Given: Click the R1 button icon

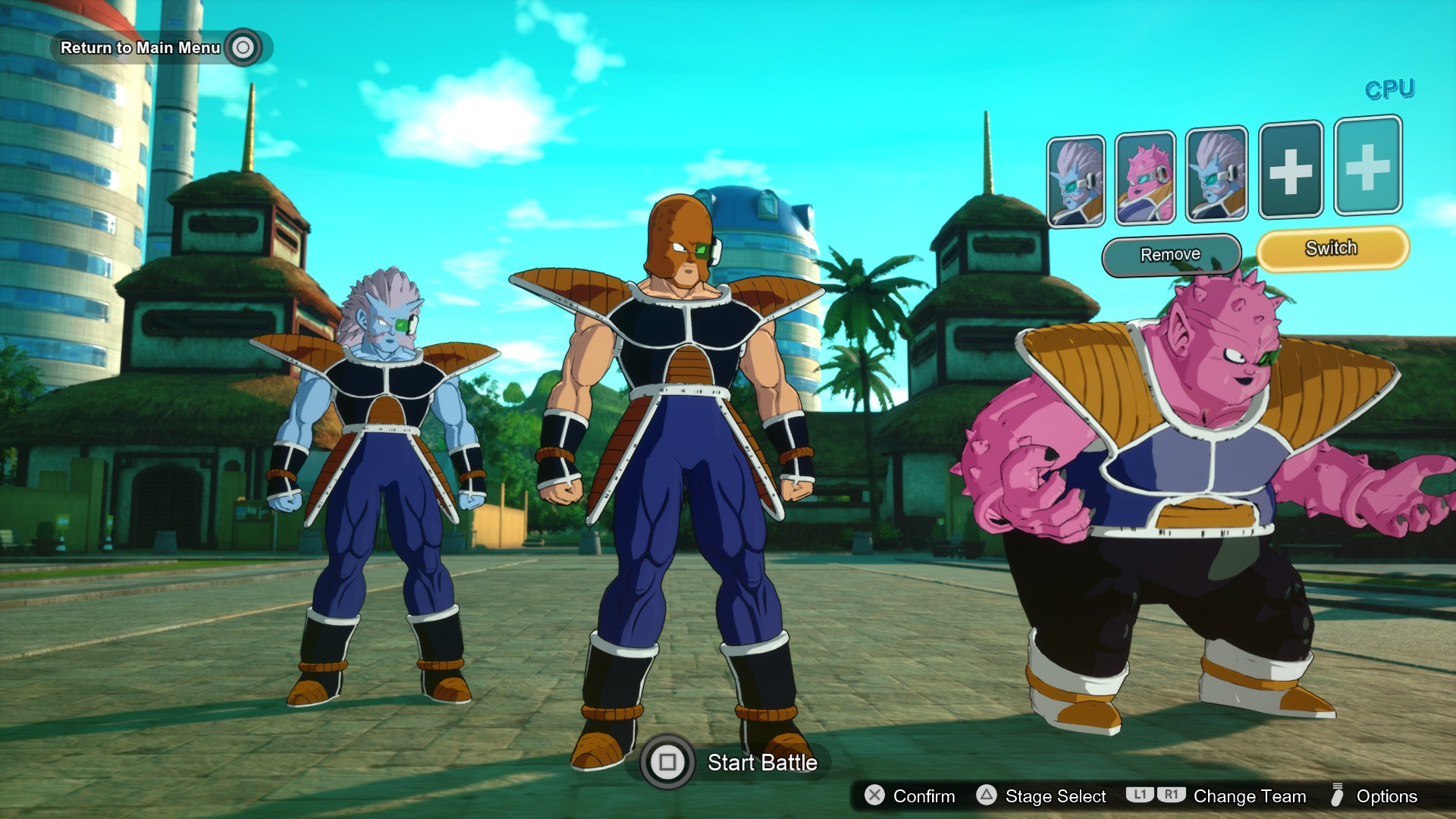Looking at the screenshot, I should tap(1171, 796).
